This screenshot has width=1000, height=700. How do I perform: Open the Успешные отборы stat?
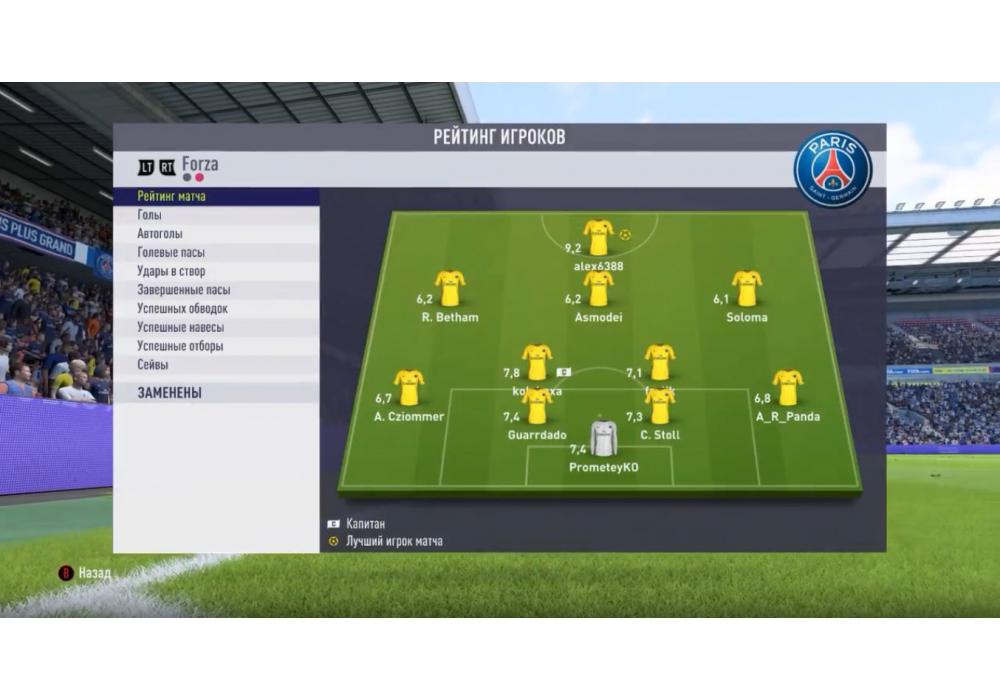tap(180, 346)
